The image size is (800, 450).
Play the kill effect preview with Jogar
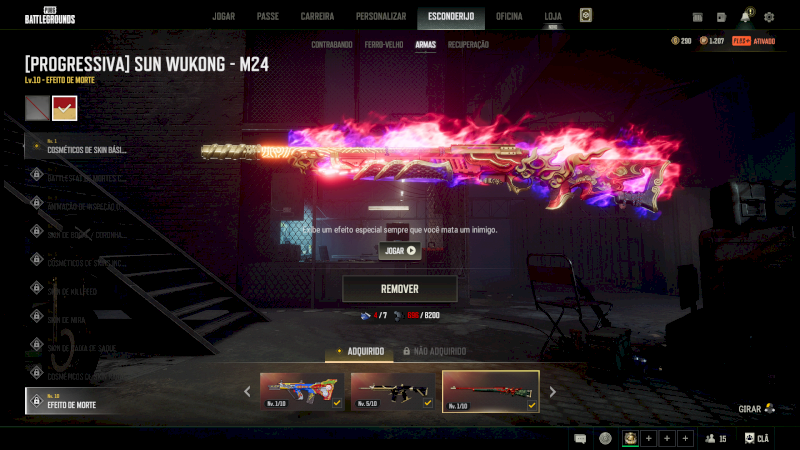click(400, 251)
